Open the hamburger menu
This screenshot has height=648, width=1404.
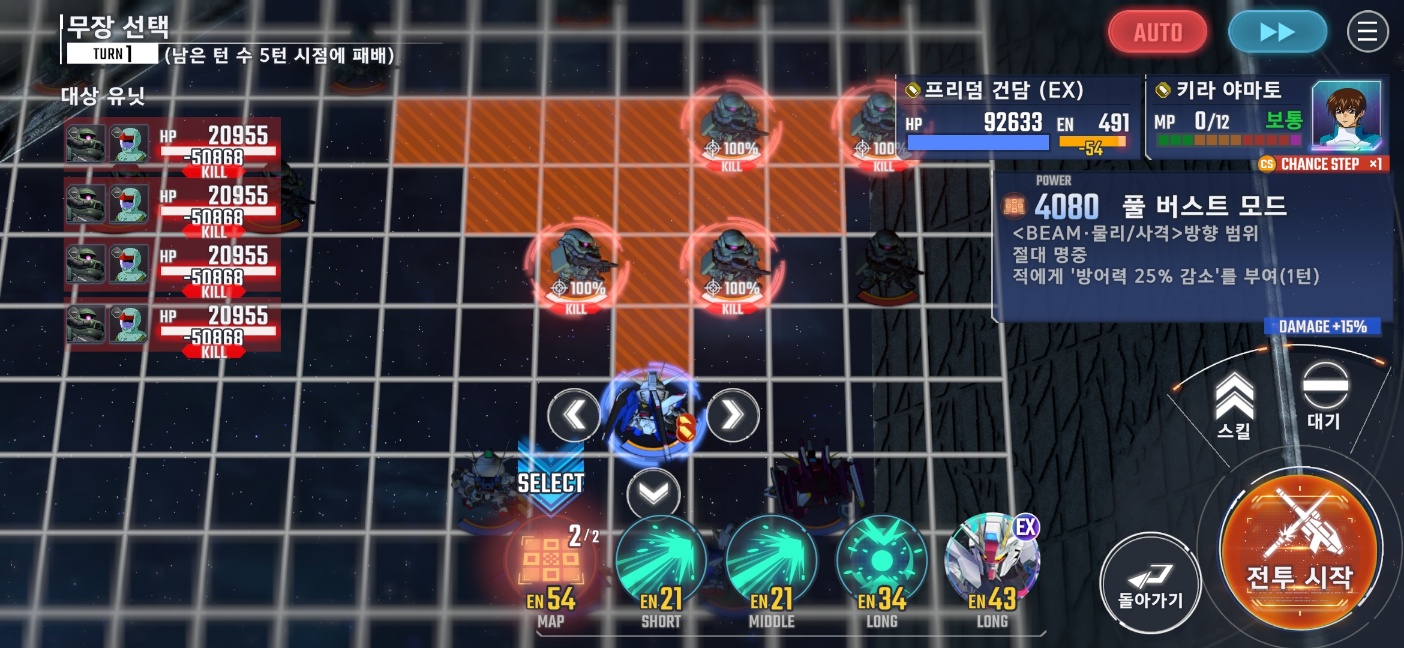[x=1368, y=32]
